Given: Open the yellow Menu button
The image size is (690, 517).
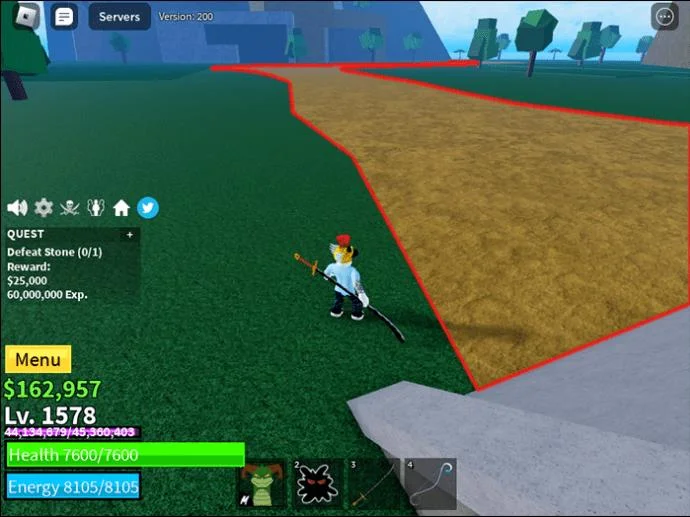Looking at the screenshot, I should coord(38,360).
